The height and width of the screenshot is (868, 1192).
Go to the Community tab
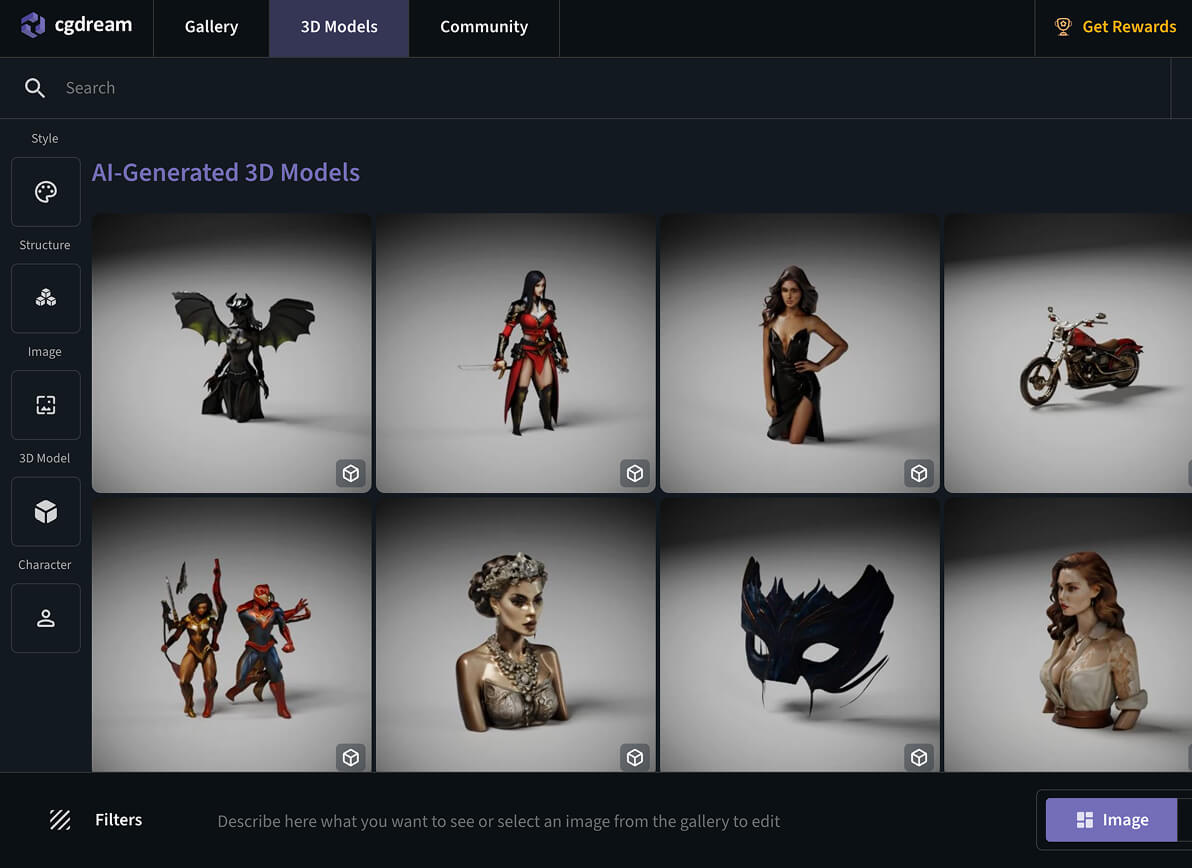click(484, 27)
